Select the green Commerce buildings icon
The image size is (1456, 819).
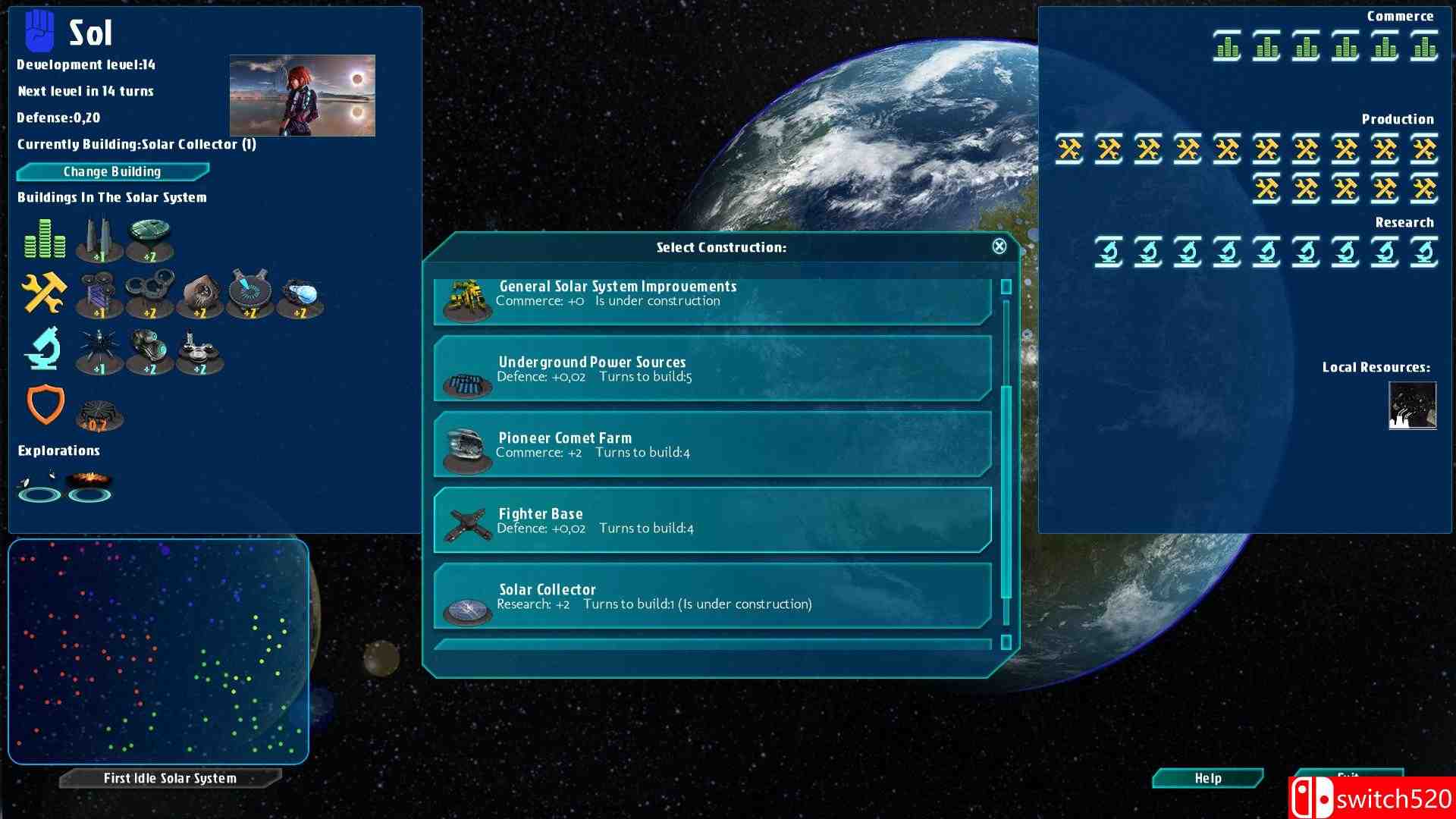(43, 237)
